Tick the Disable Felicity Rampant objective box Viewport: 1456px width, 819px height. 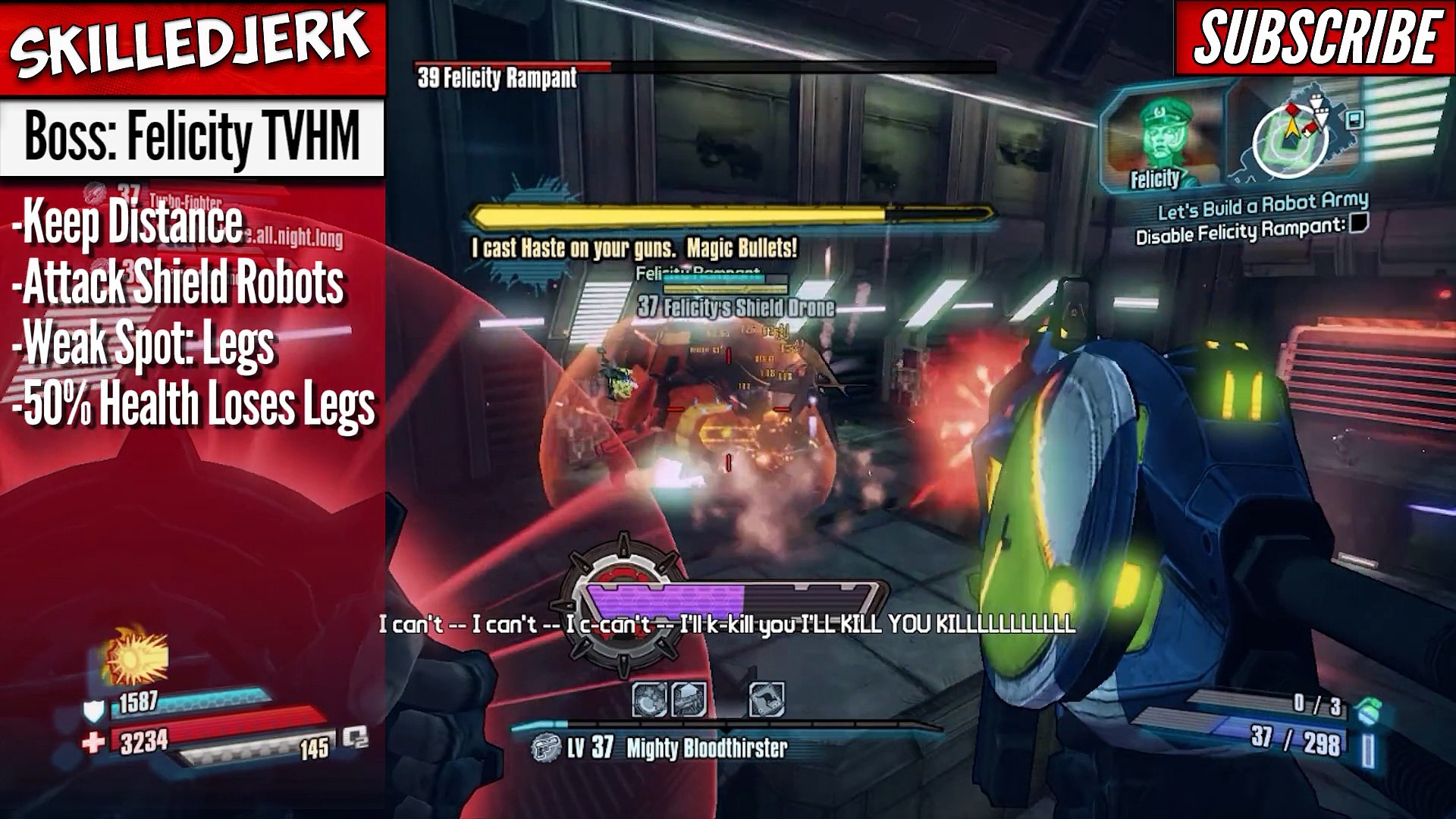pos(1359,223)
